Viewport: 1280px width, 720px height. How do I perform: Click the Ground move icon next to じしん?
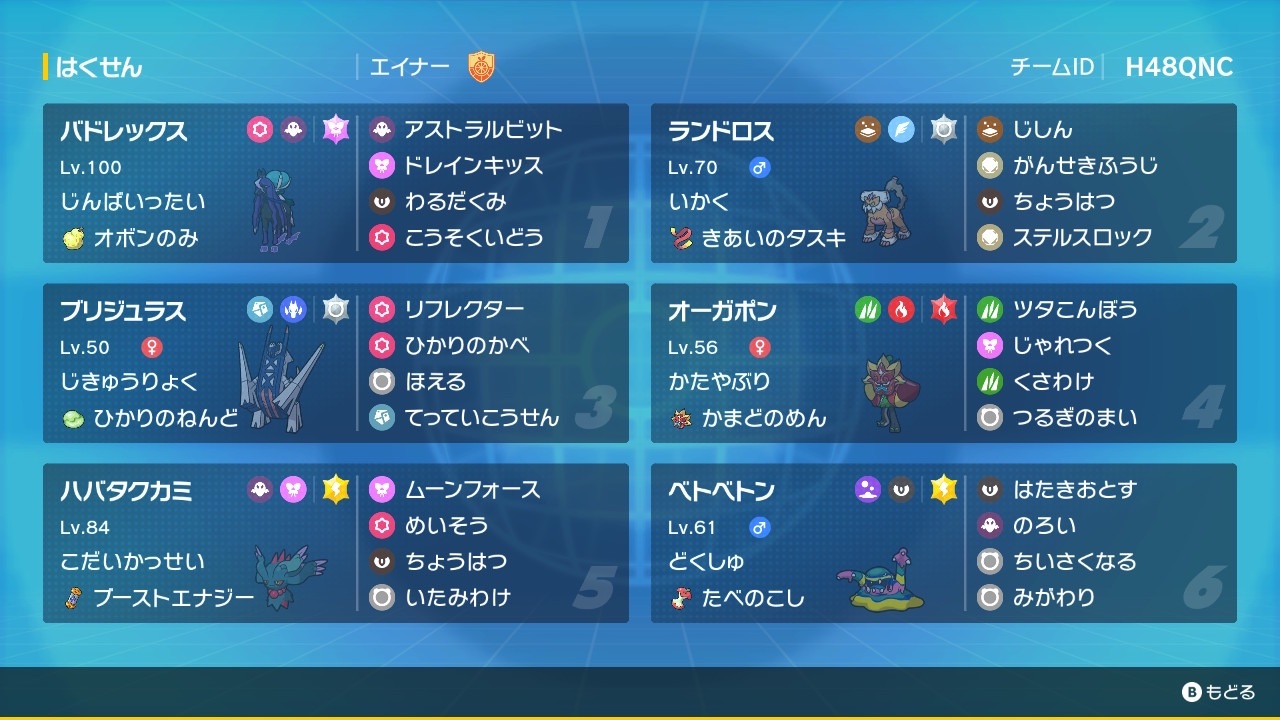[x=990, y=130]
